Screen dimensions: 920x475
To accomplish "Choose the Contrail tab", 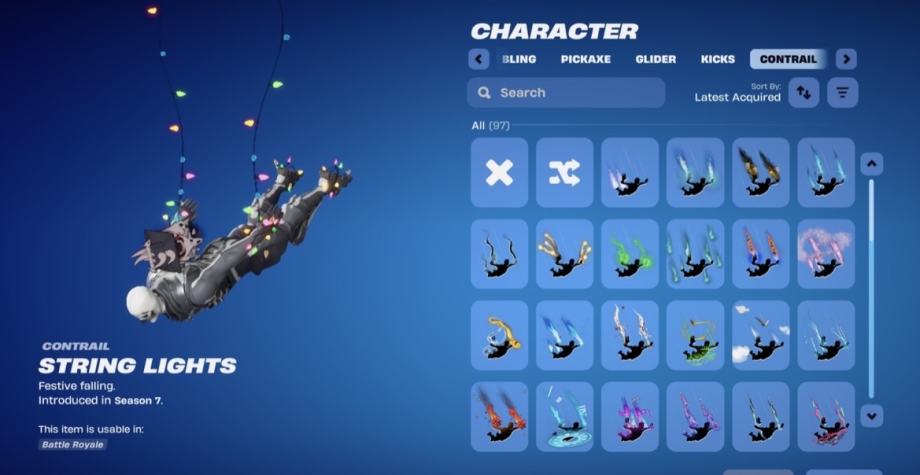I will 788,59.
